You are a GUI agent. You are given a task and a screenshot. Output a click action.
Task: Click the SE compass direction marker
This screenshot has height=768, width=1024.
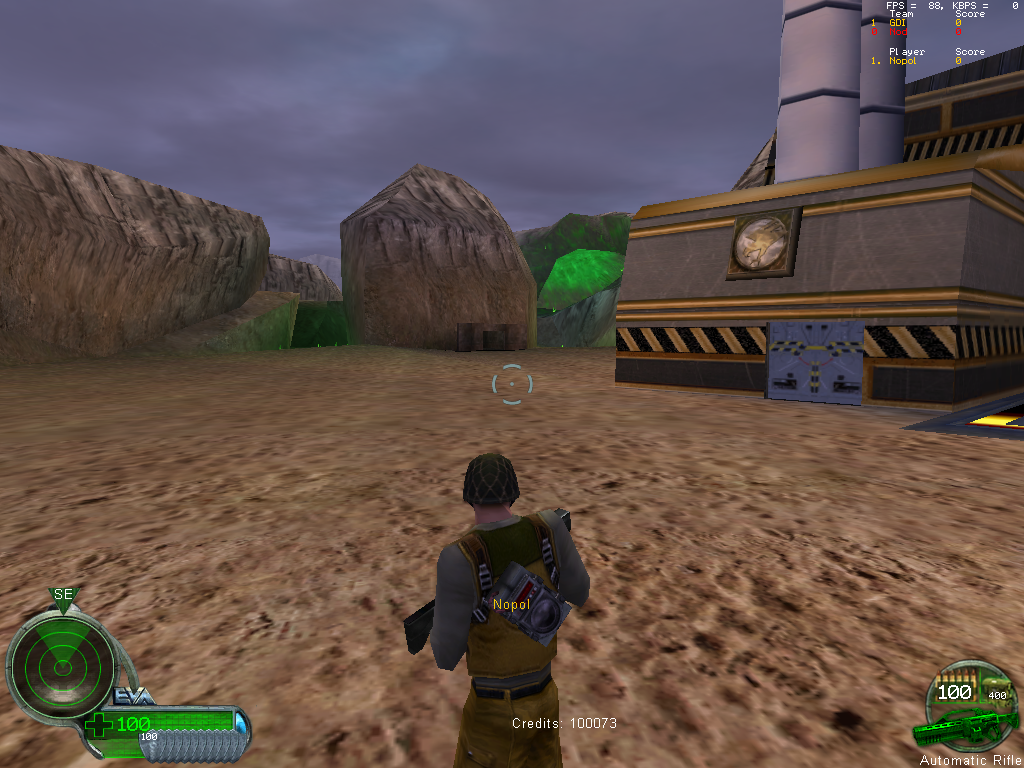(x=64, y=596)
